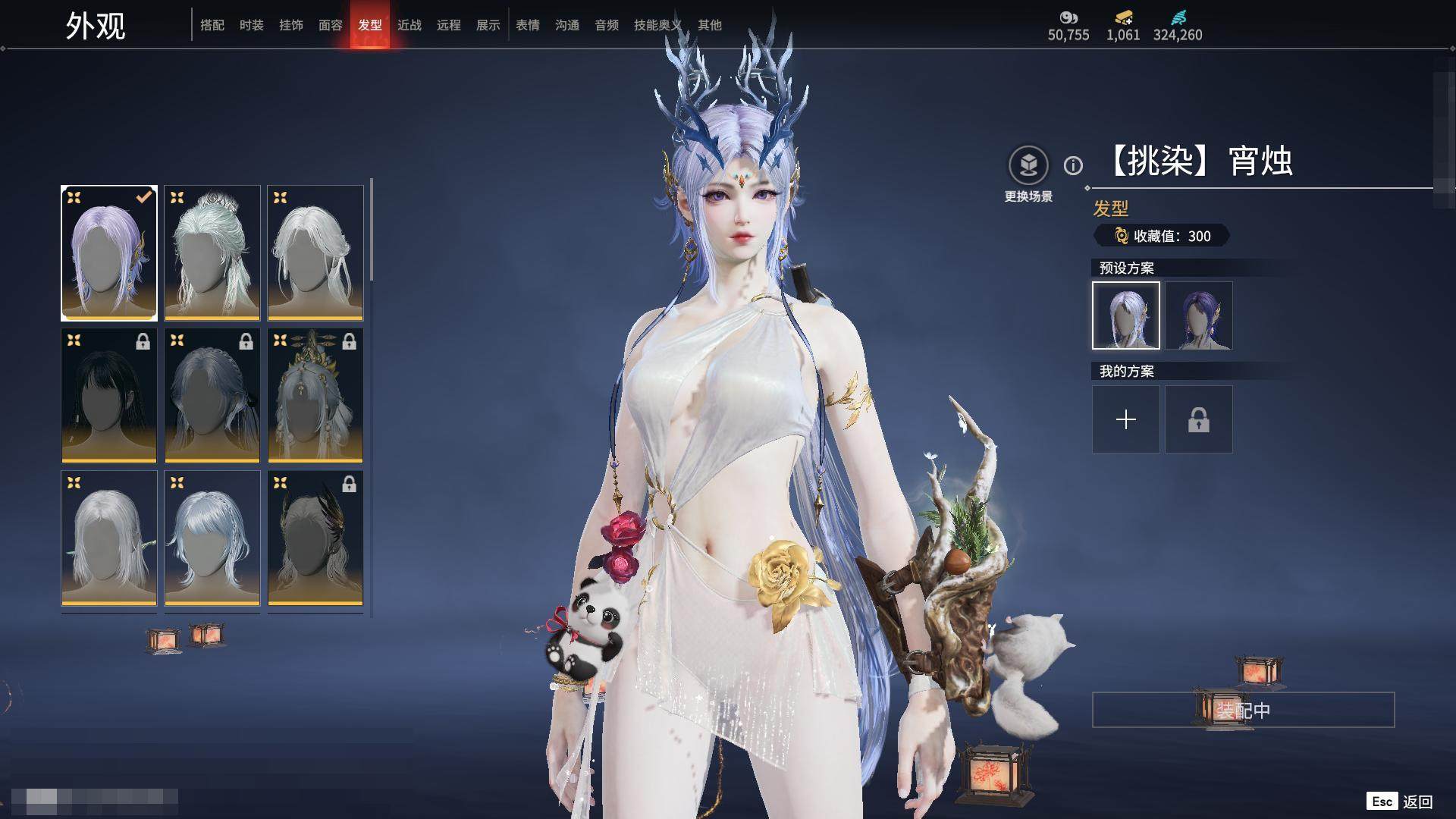Open the 时装 outfit tab
Screen dimensions: 1456x819
coord(252,25)
